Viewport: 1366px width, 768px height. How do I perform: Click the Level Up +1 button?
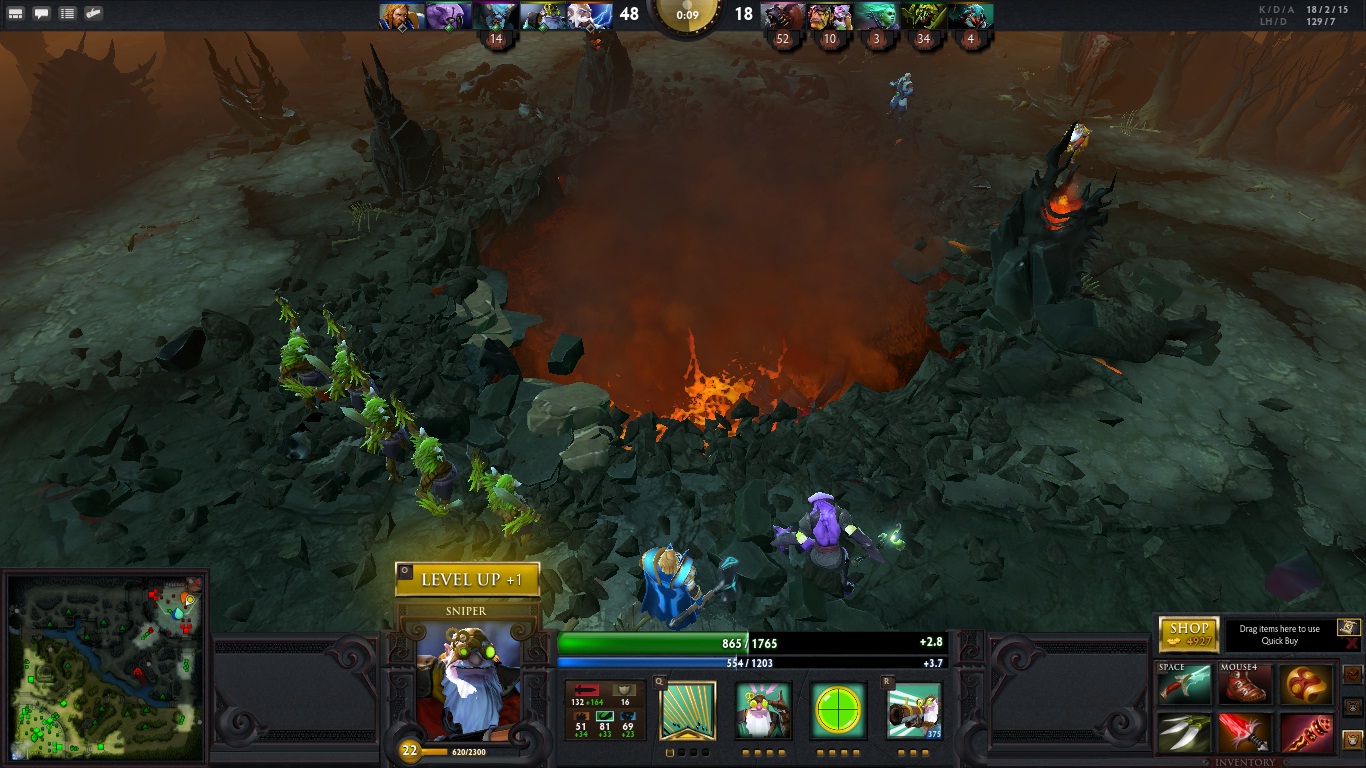[468, 580]
